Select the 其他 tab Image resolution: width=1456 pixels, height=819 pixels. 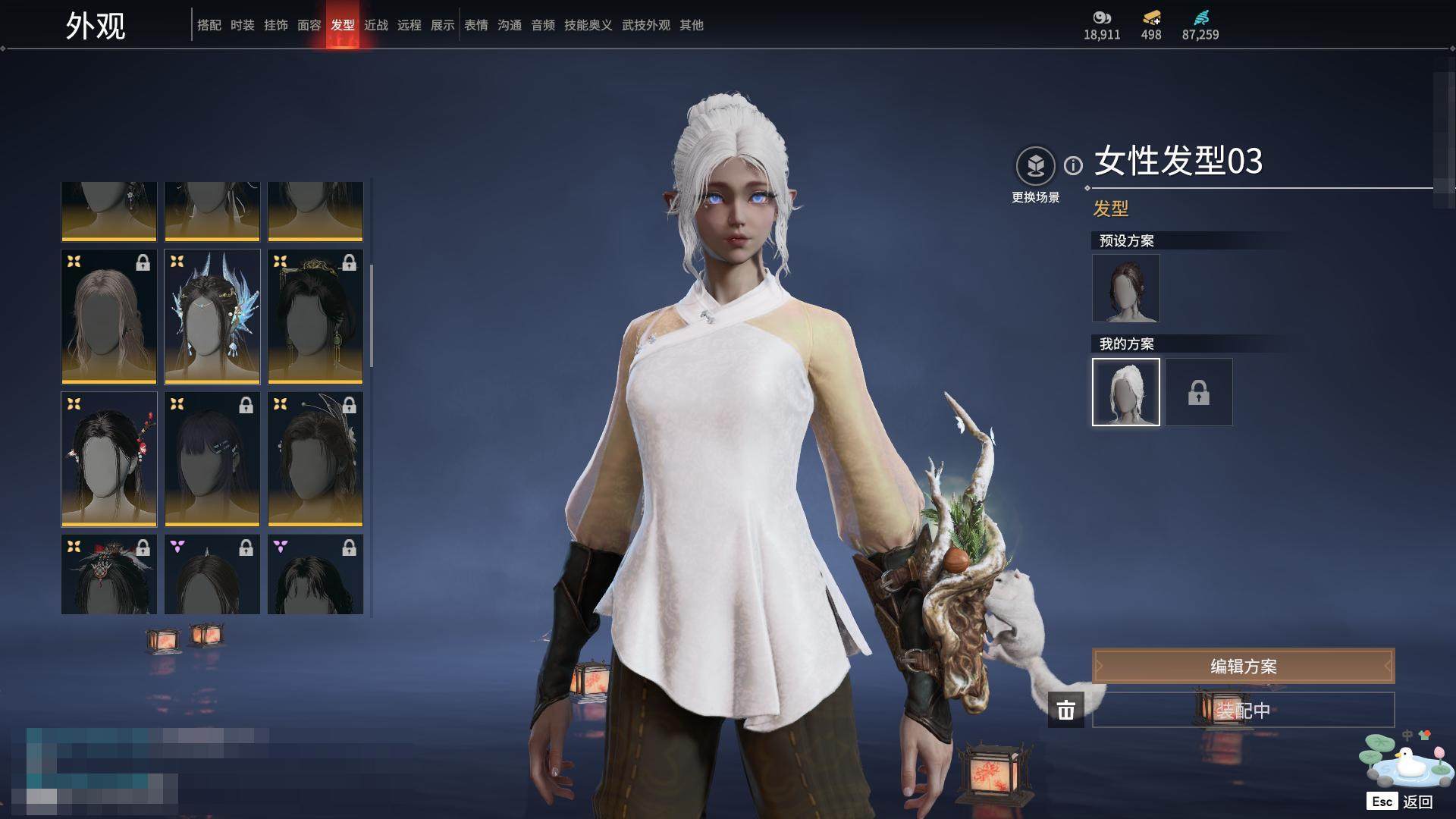[692, 25]
